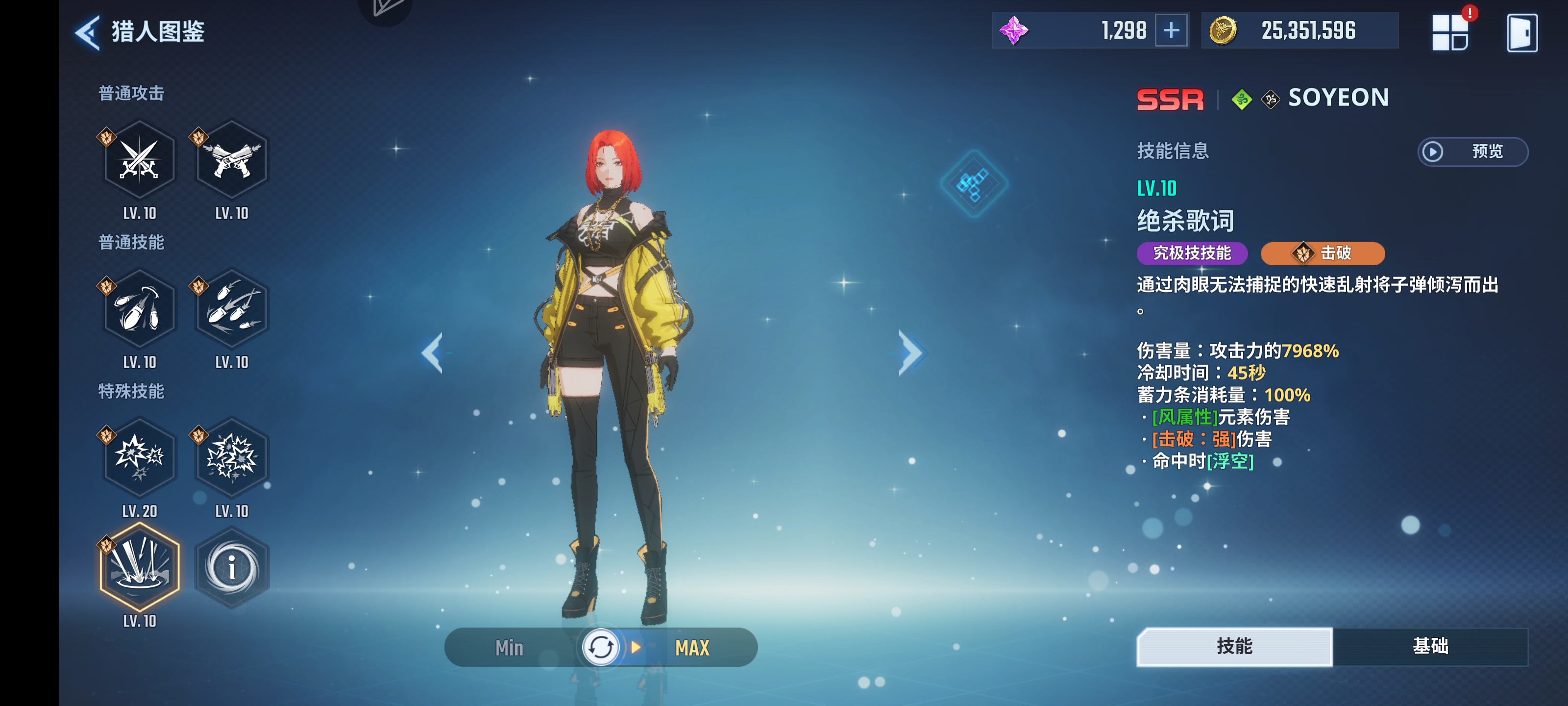Open the info swirl icon
Screen dimensions: 1568x706
232,567
